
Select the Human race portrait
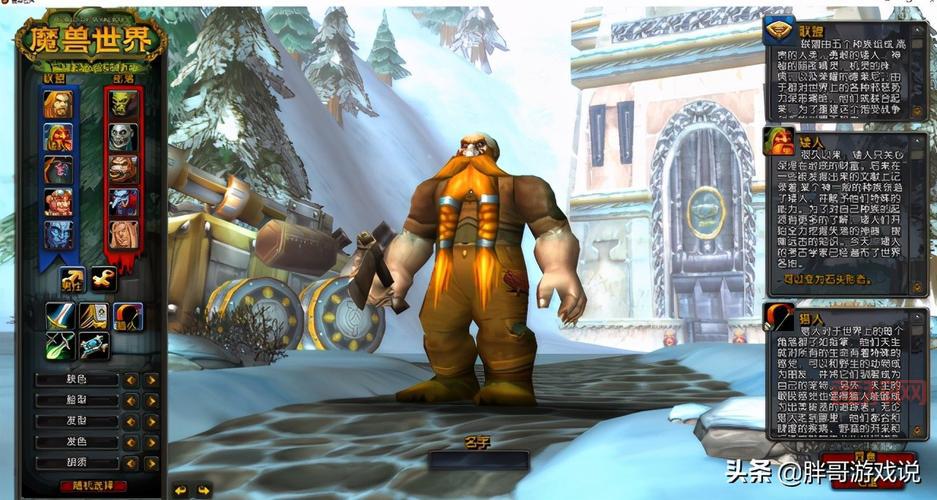pos(58,105)
